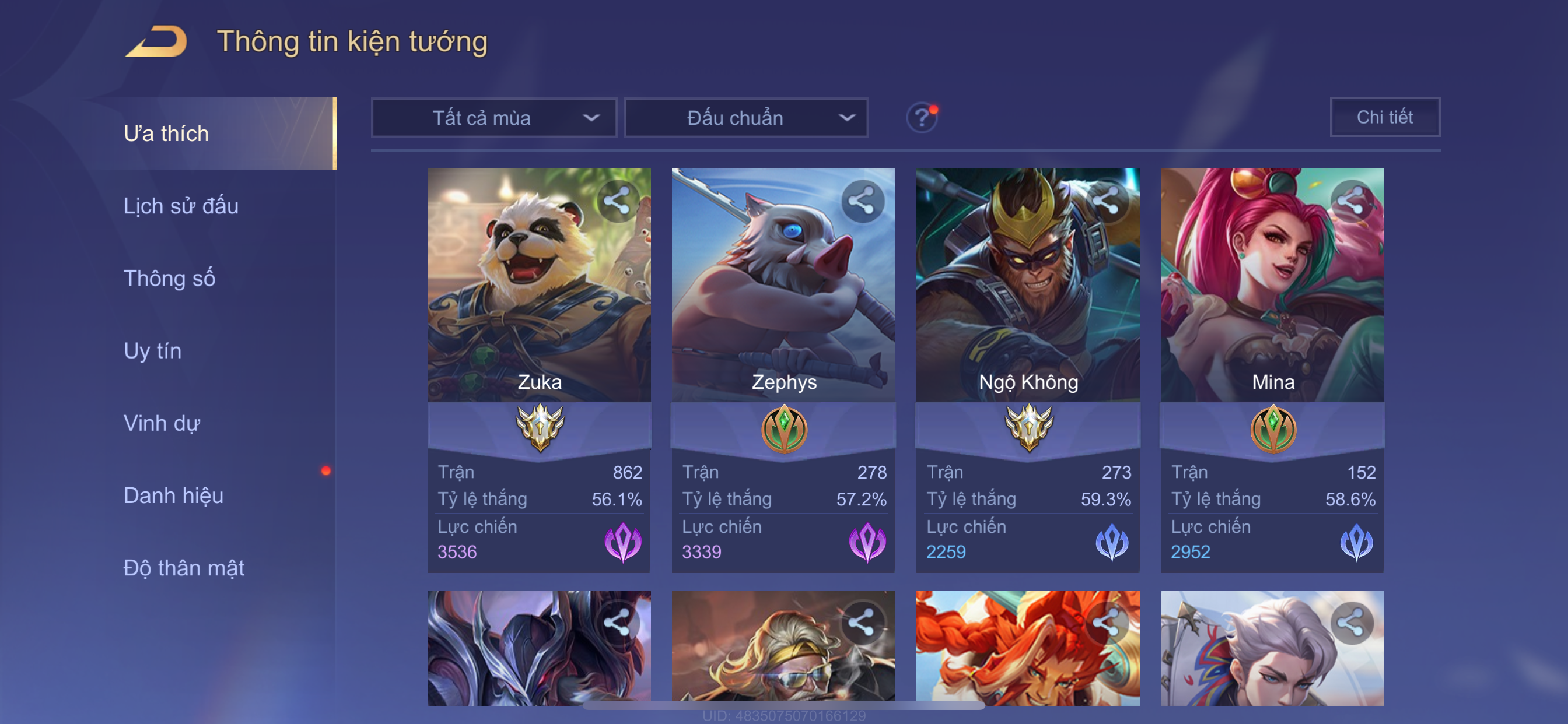1568x724 pixels.
Task: Switch to the Danh hiệu tab
Action: pyautogui.click(x=173, y=495)
